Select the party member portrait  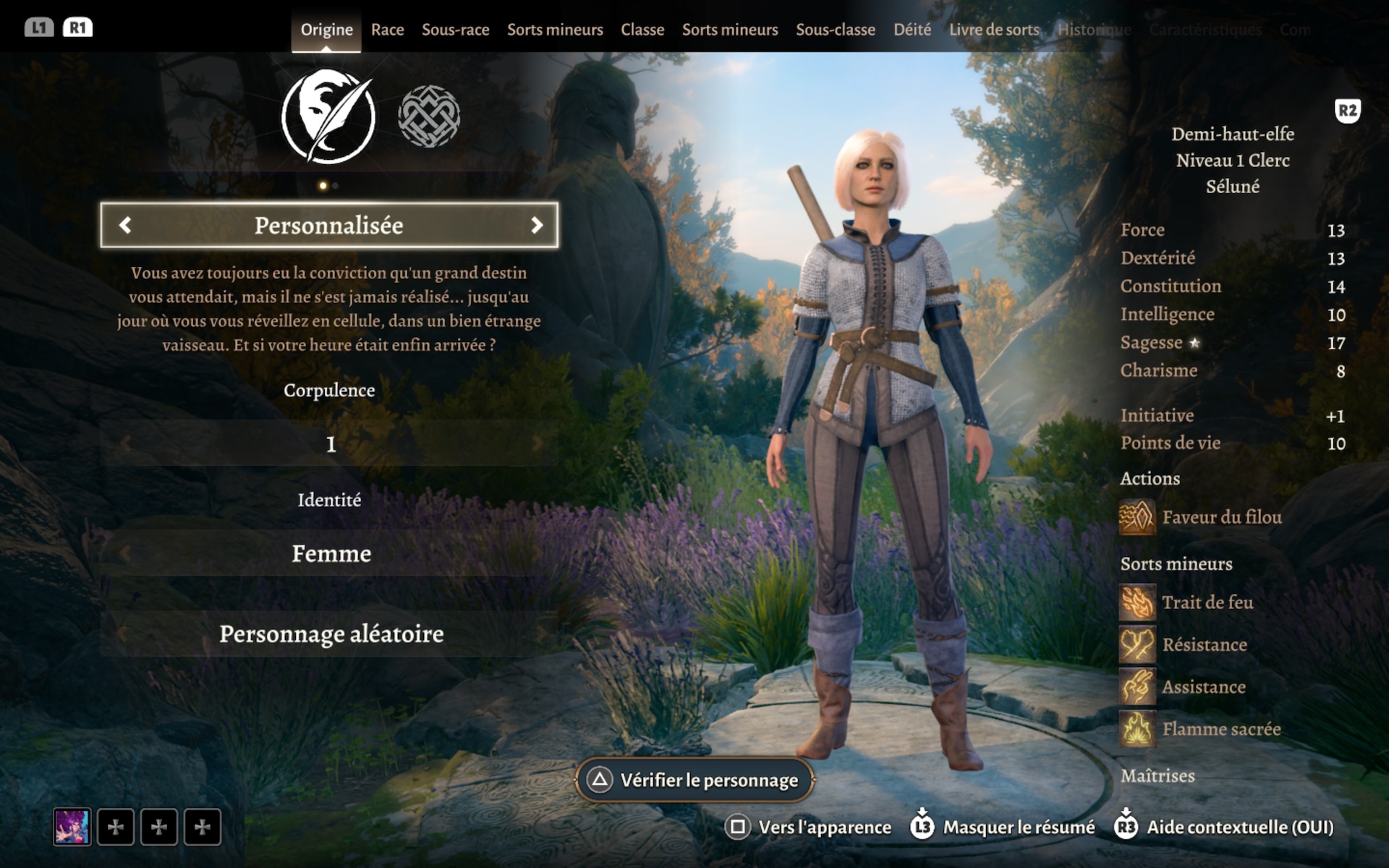(72, 827)
